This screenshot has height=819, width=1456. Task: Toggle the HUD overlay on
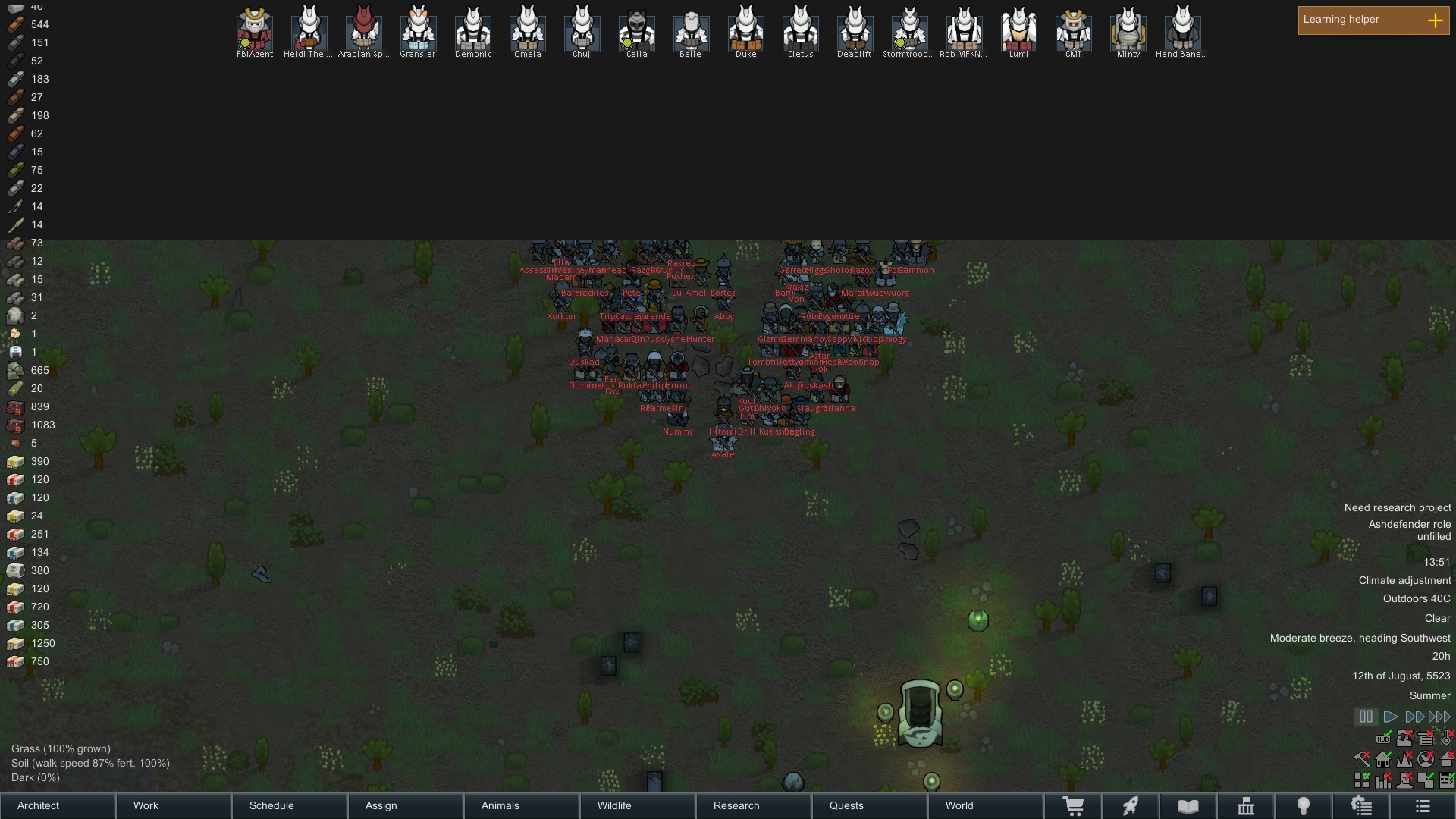click(1383, 739)
